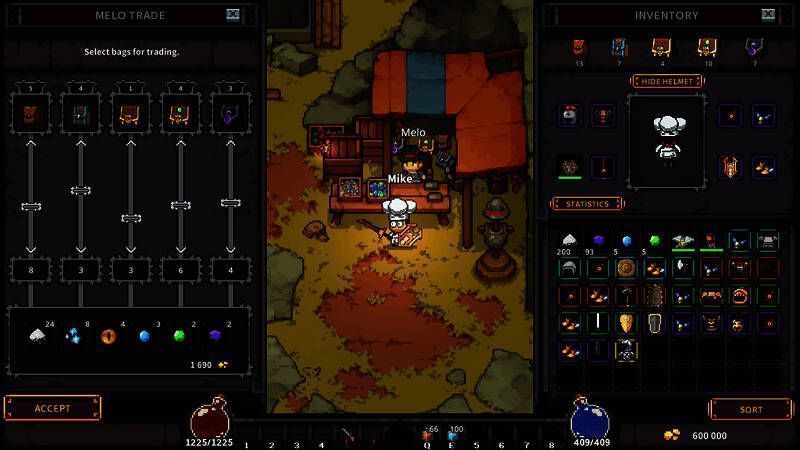The image size is (800, 450).
Task: Select the red bag in trade panel
Action: [x=31, y=114]
